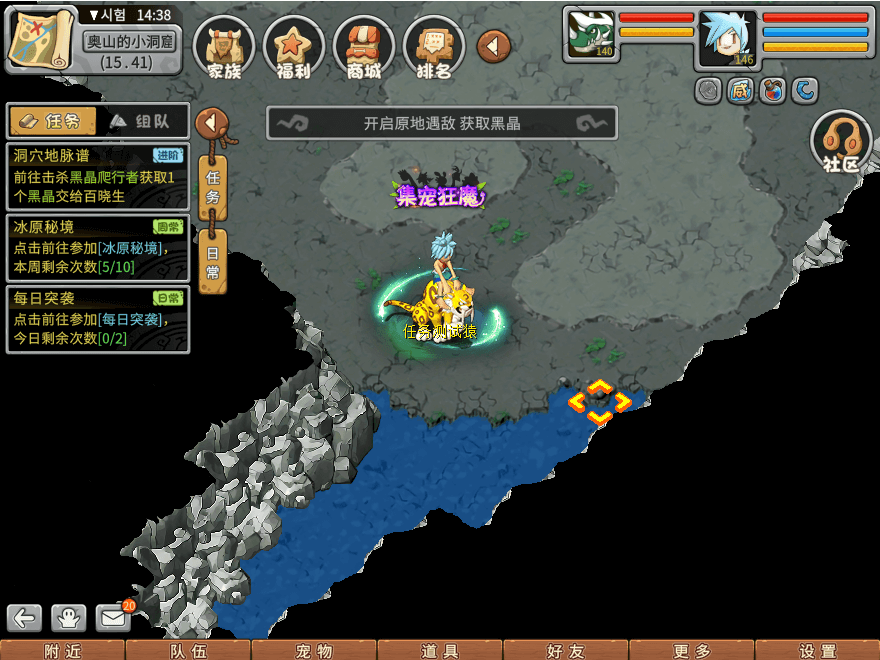
Task: Click the 日常 (Daily) side tab
Action: (x=212, y=262)
